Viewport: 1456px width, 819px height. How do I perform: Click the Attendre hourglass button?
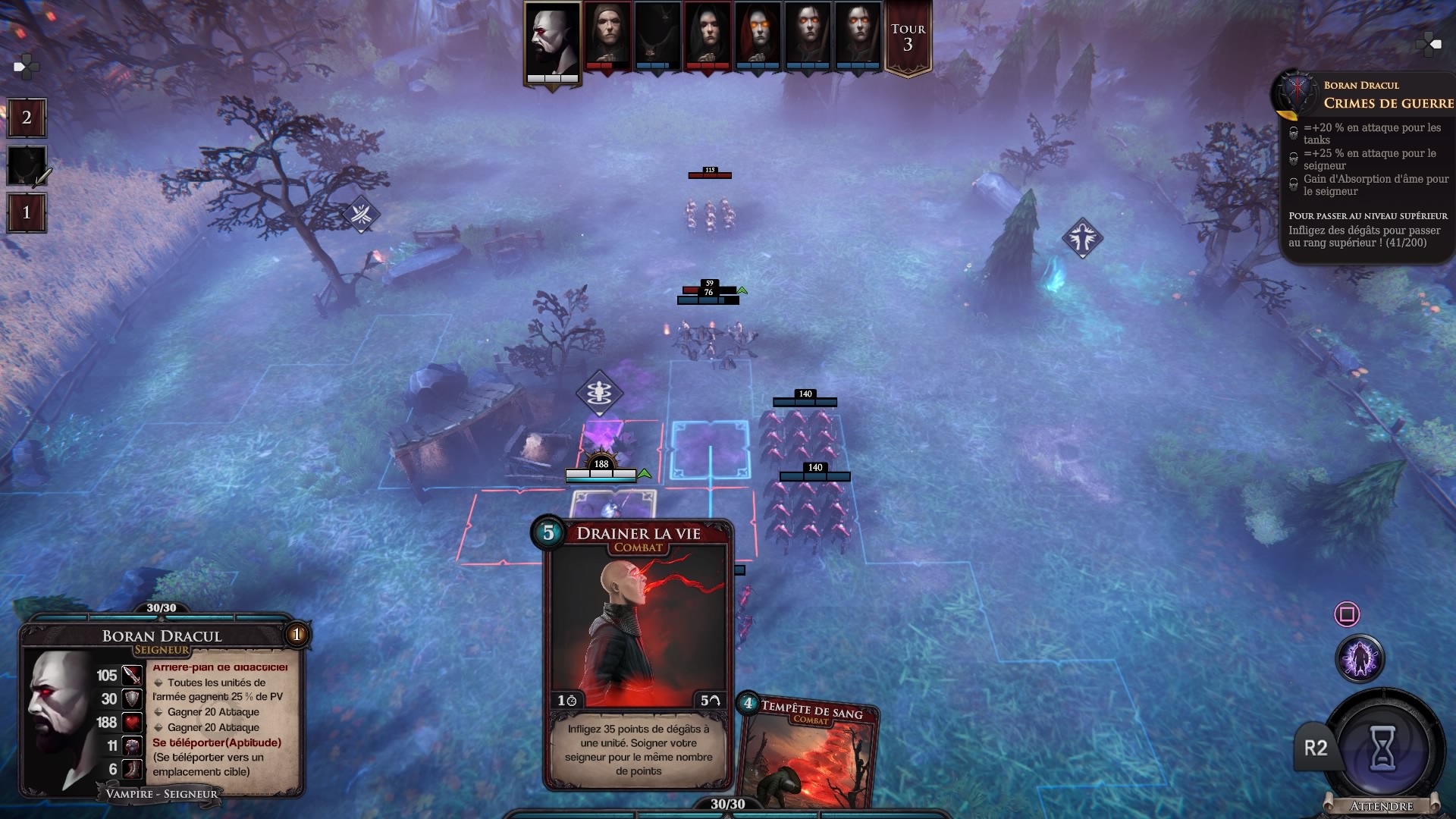(1382, 750)
